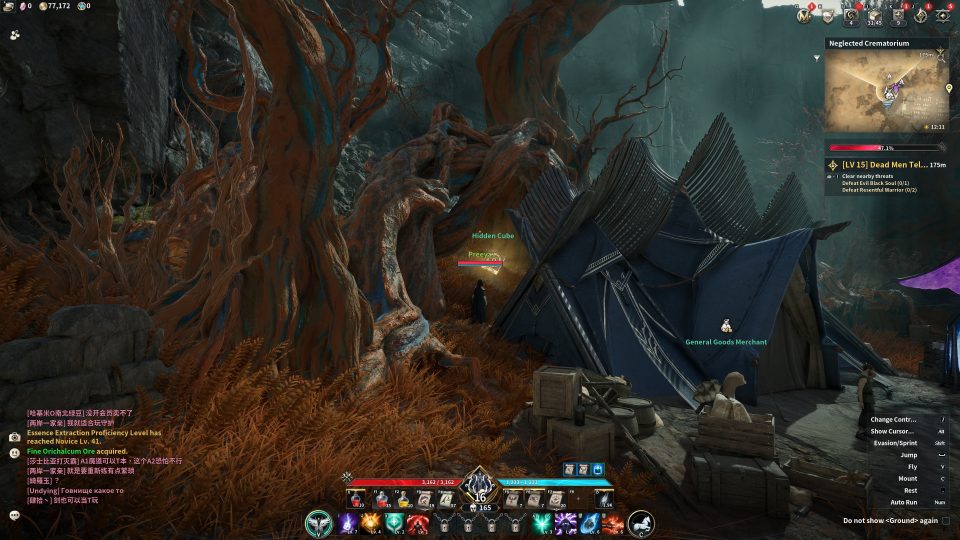Image resolution: width=960 pixels, height=540 pixels.
Task: Cast the red hooded figure skill
Action: tap(418, 522)
